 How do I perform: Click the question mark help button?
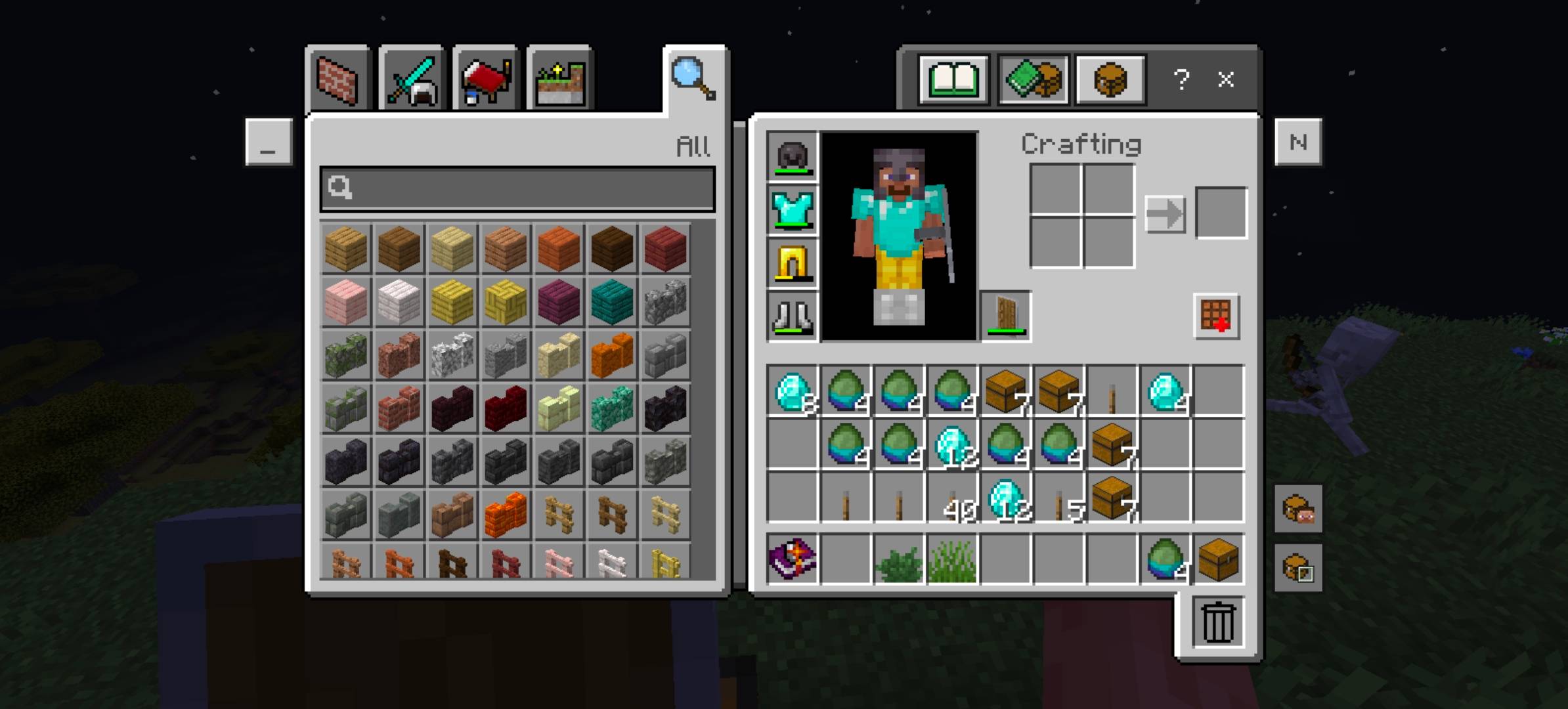pyautogui.click(x=1182, y=80)
